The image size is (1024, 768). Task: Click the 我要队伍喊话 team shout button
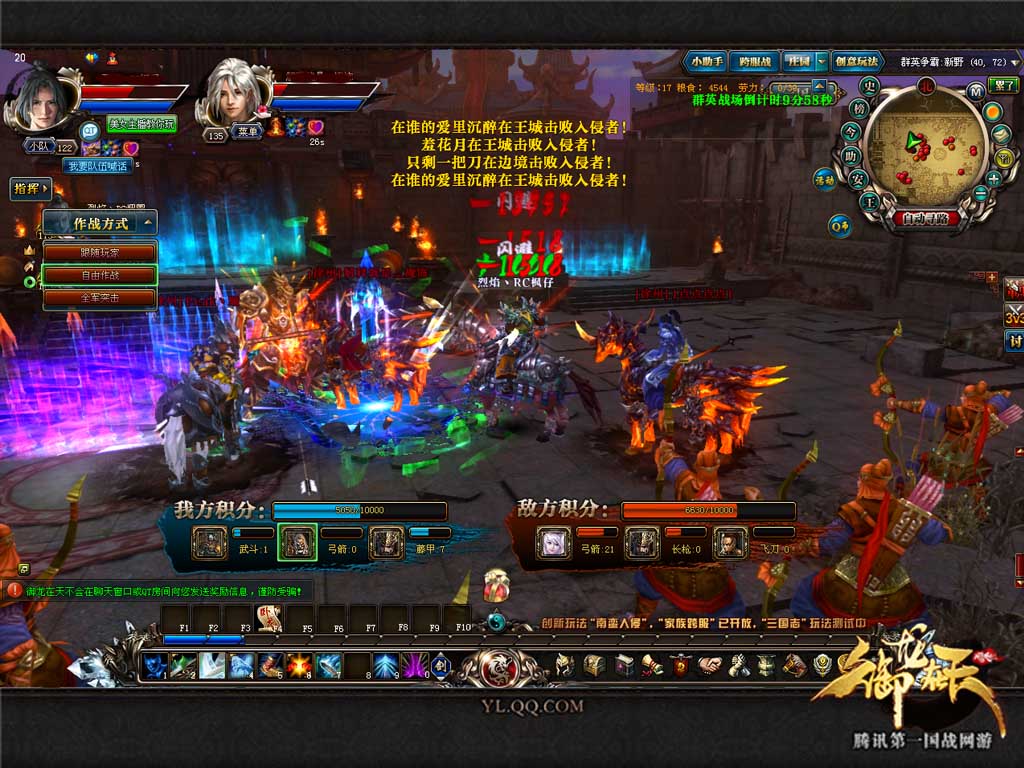98,166
